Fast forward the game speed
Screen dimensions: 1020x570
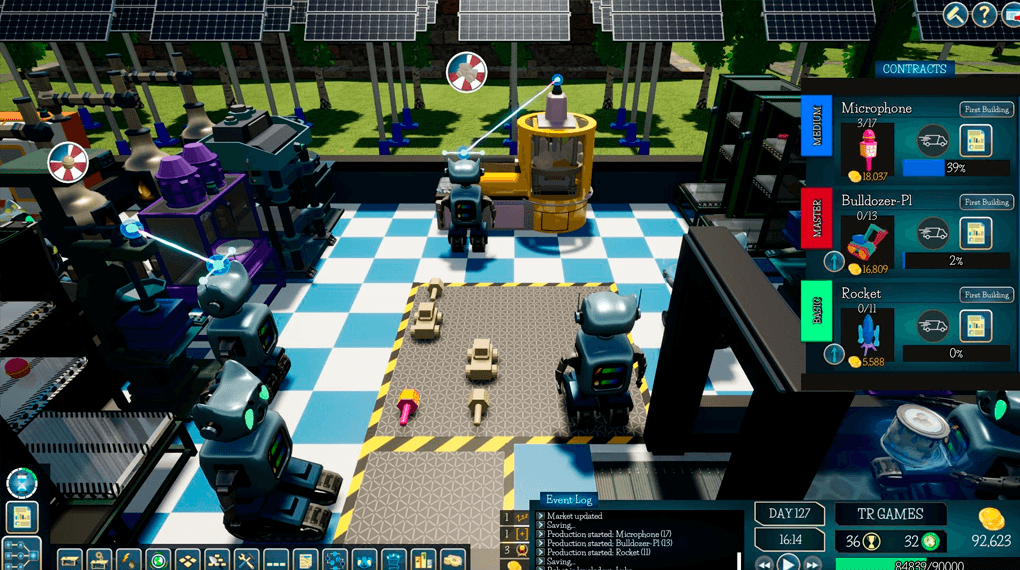pos(812,563)
